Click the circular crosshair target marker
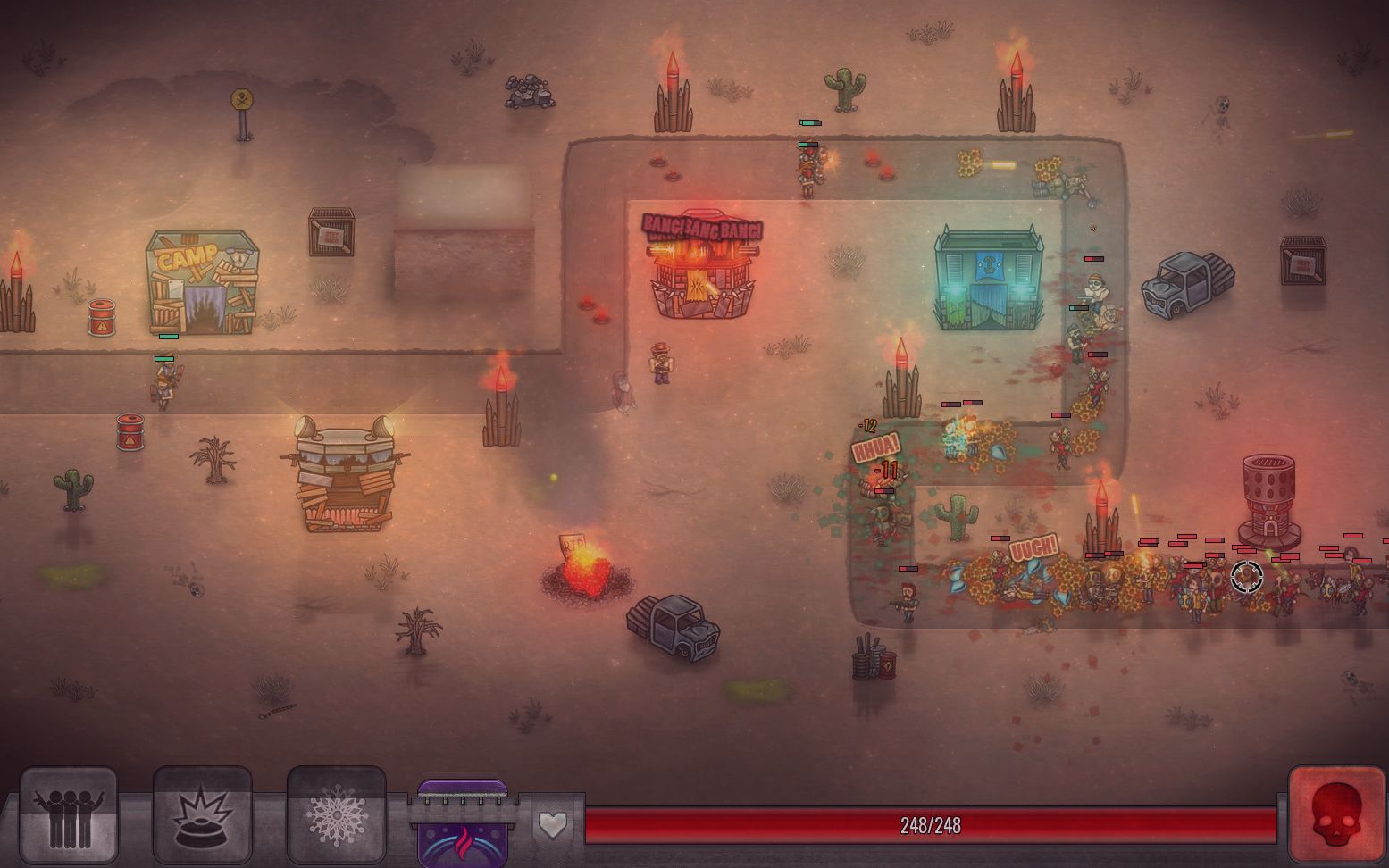 (x=1247, y=579)
